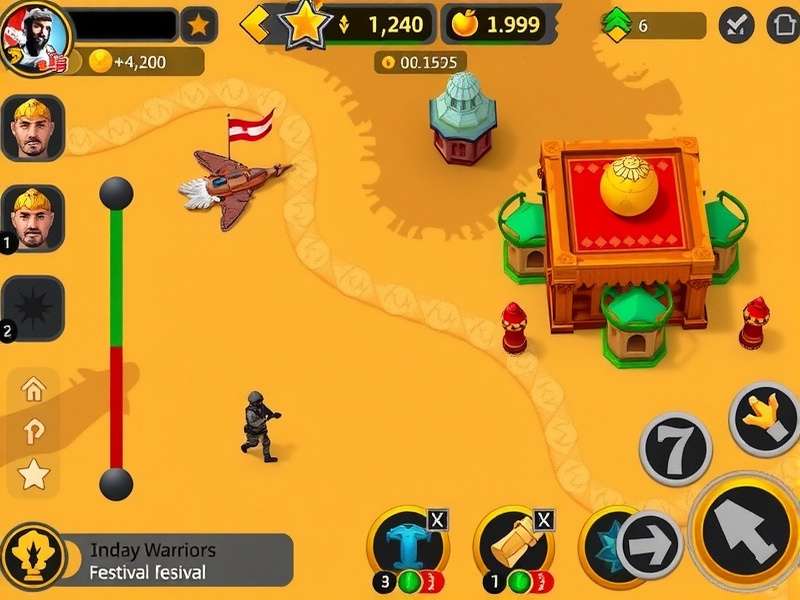The image size is (800, 600).
Task: Select the hero portrait marked 1
Action: [33, 217]
